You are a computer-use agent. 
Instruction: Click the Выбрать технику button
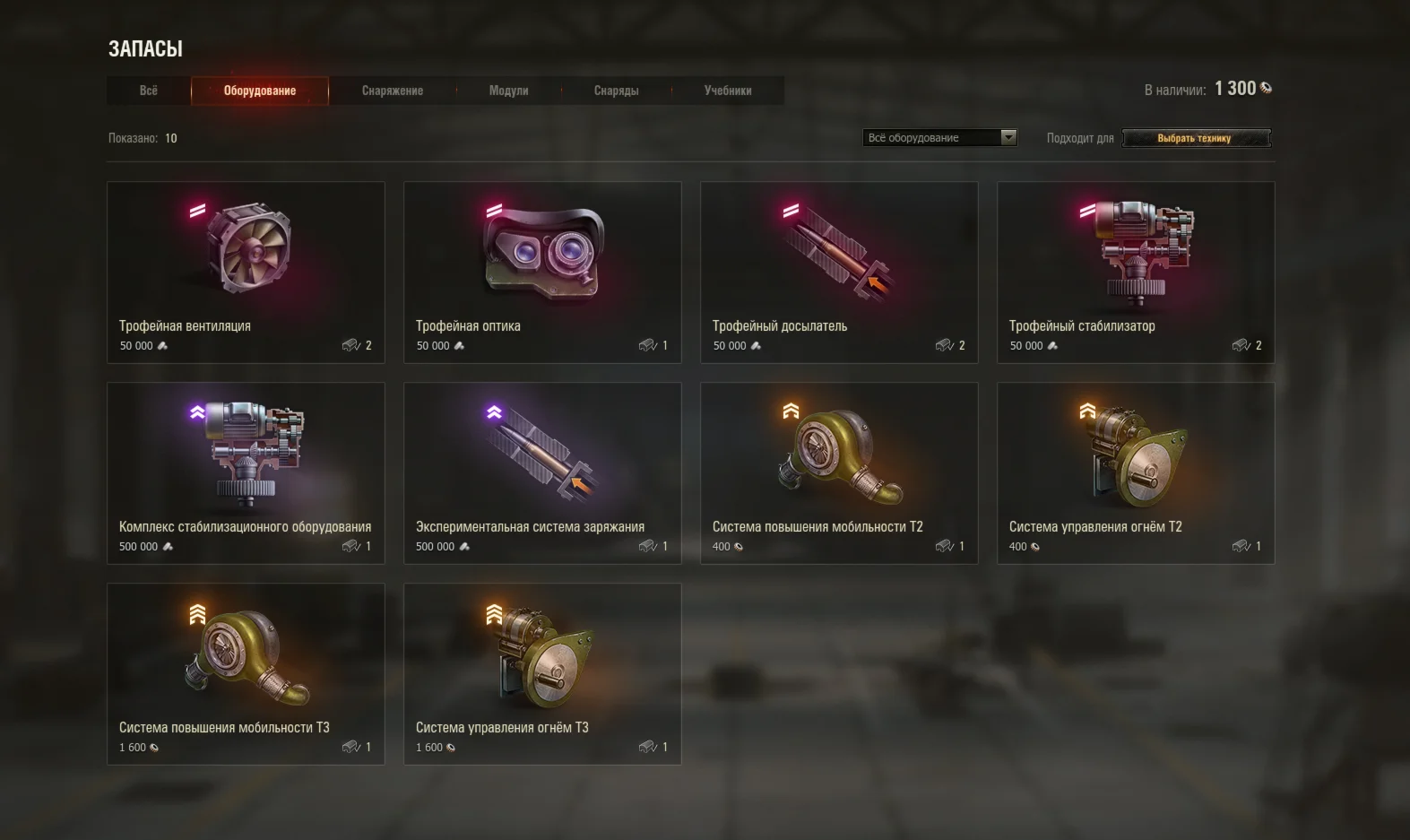click(x=1196, y=138)
